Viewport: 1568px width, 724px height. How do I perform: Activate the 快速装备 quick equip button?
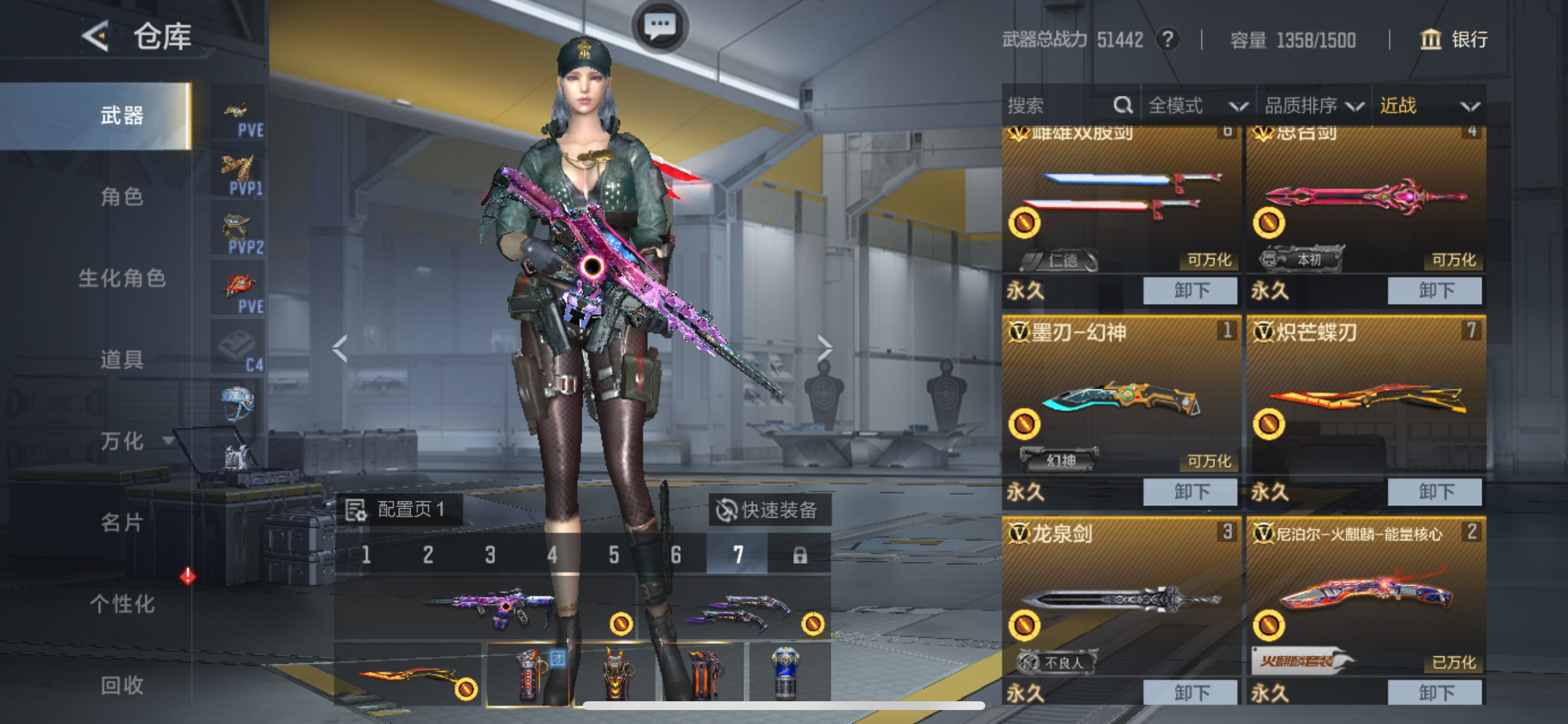tap(768, 510)
